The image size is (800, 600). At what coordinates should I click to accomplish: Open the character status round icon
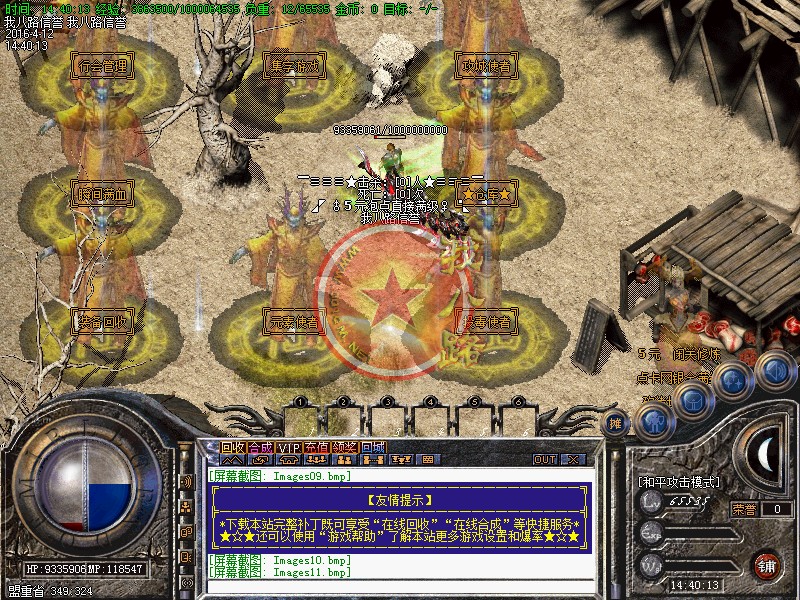click(x=654, y=417)
